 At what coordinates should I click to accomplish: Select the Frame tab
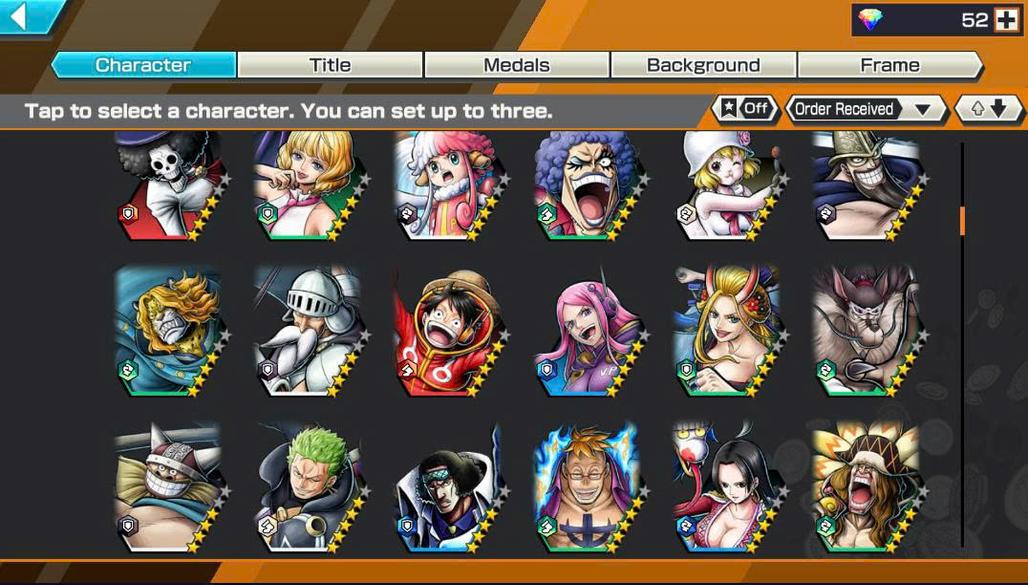pyautogui.click(x=889, y=65)
